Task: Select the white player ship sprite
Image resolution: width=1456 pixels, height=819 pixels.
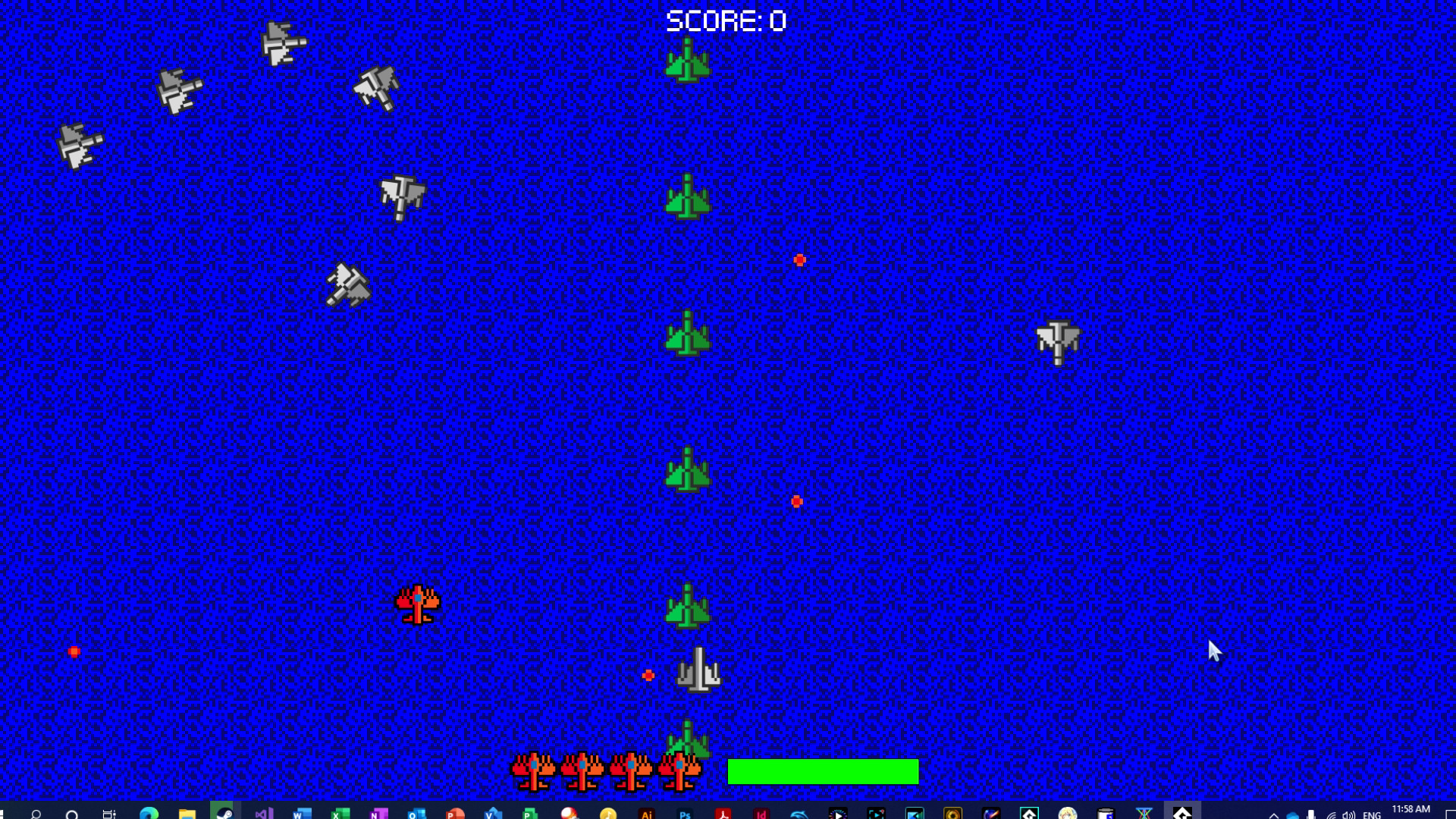Action: [699, 670]
